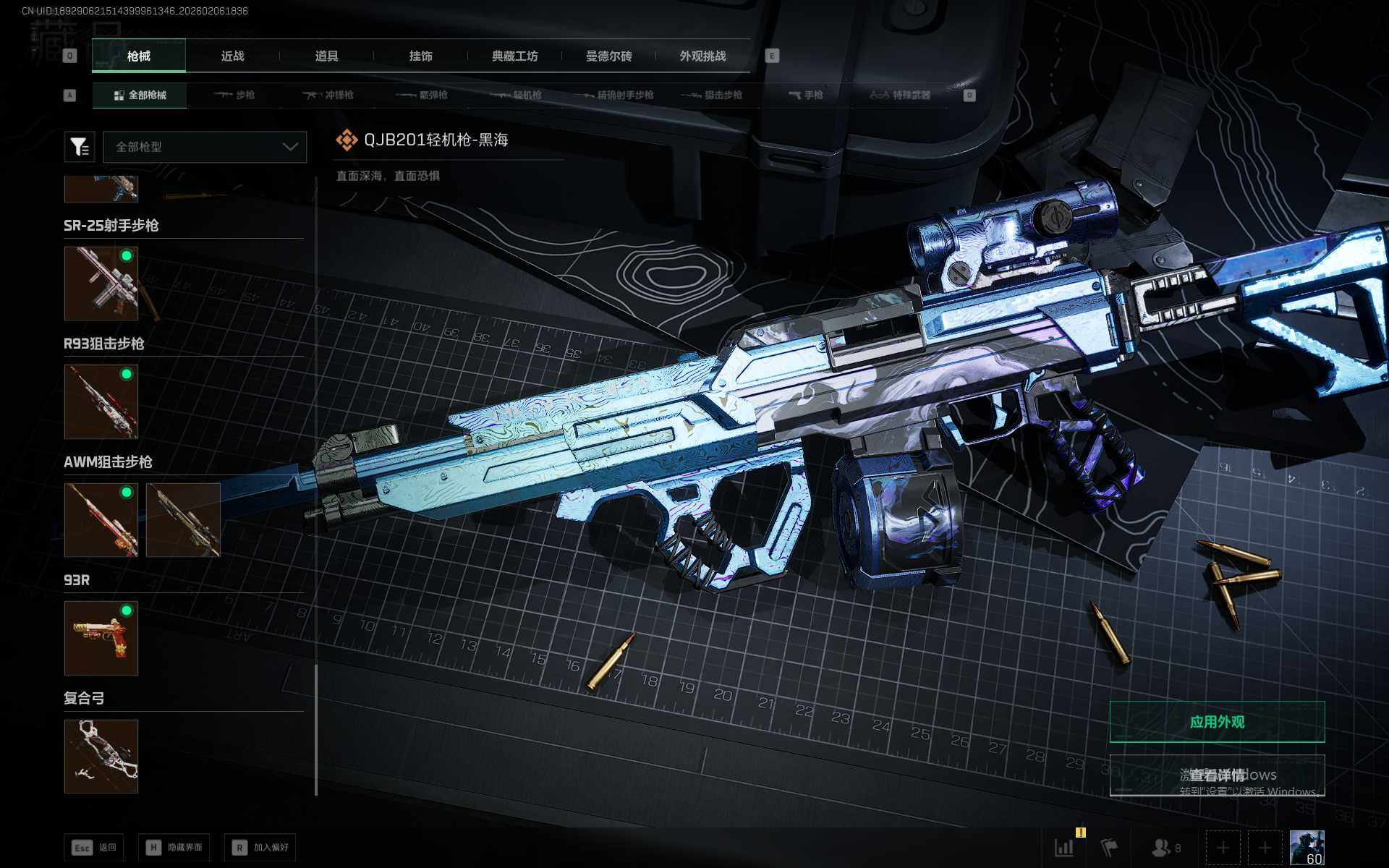Switch to the 曼德尔砖 tab
The height and width of the screenshot is (868, 1389).
pyautogui.click(x=608, y=56)
